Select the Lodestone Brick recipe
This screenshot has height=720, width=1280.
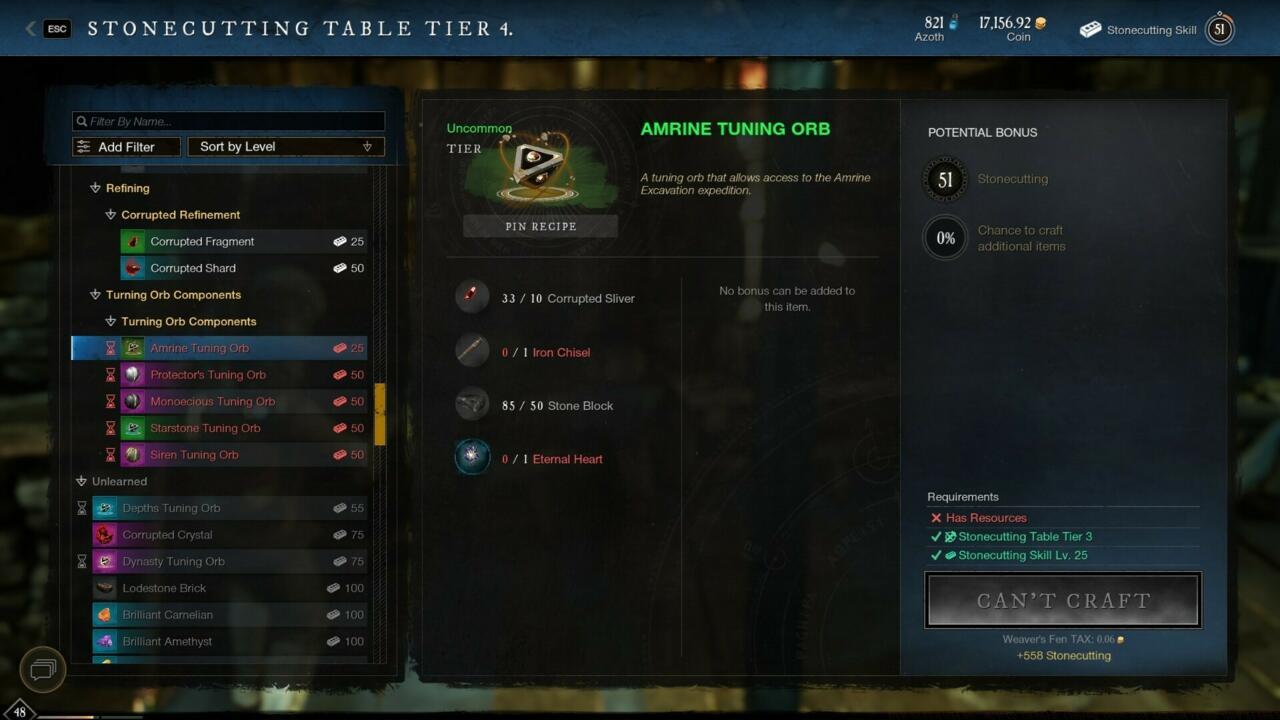pos(164,588)
